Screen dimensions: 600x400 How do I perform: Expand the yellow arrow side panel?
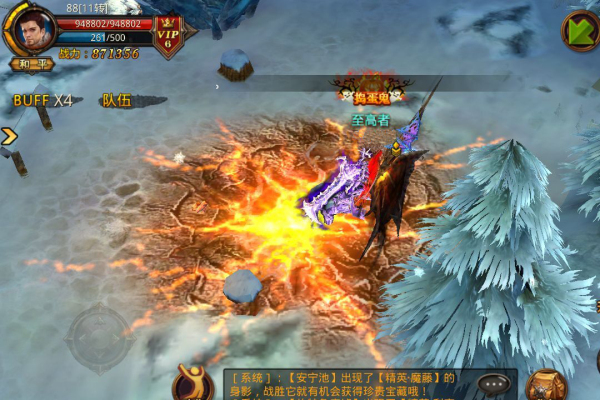[8, 136]
